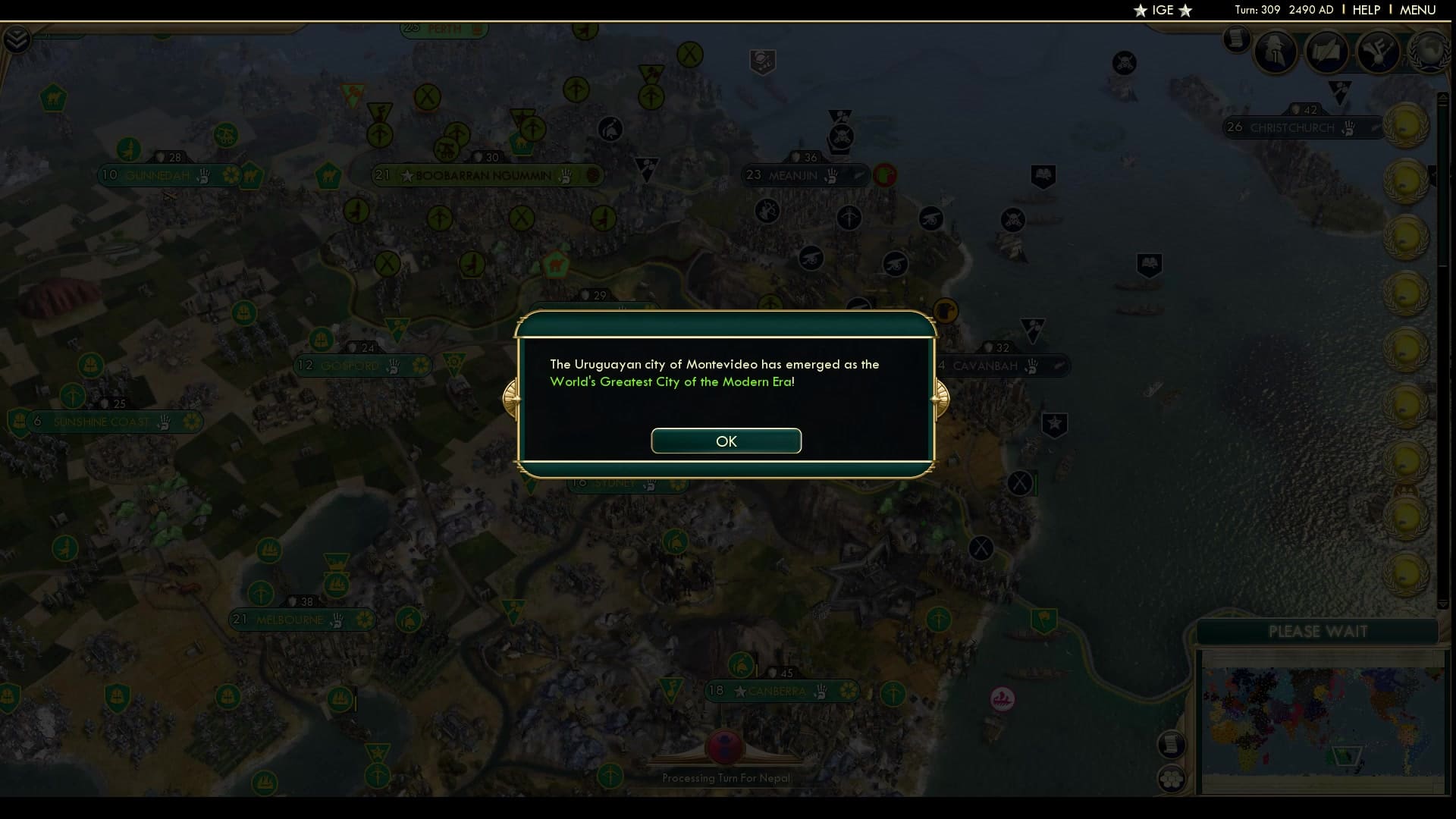
Task: Open HELP from the top bar
Action: point(1365,10)
